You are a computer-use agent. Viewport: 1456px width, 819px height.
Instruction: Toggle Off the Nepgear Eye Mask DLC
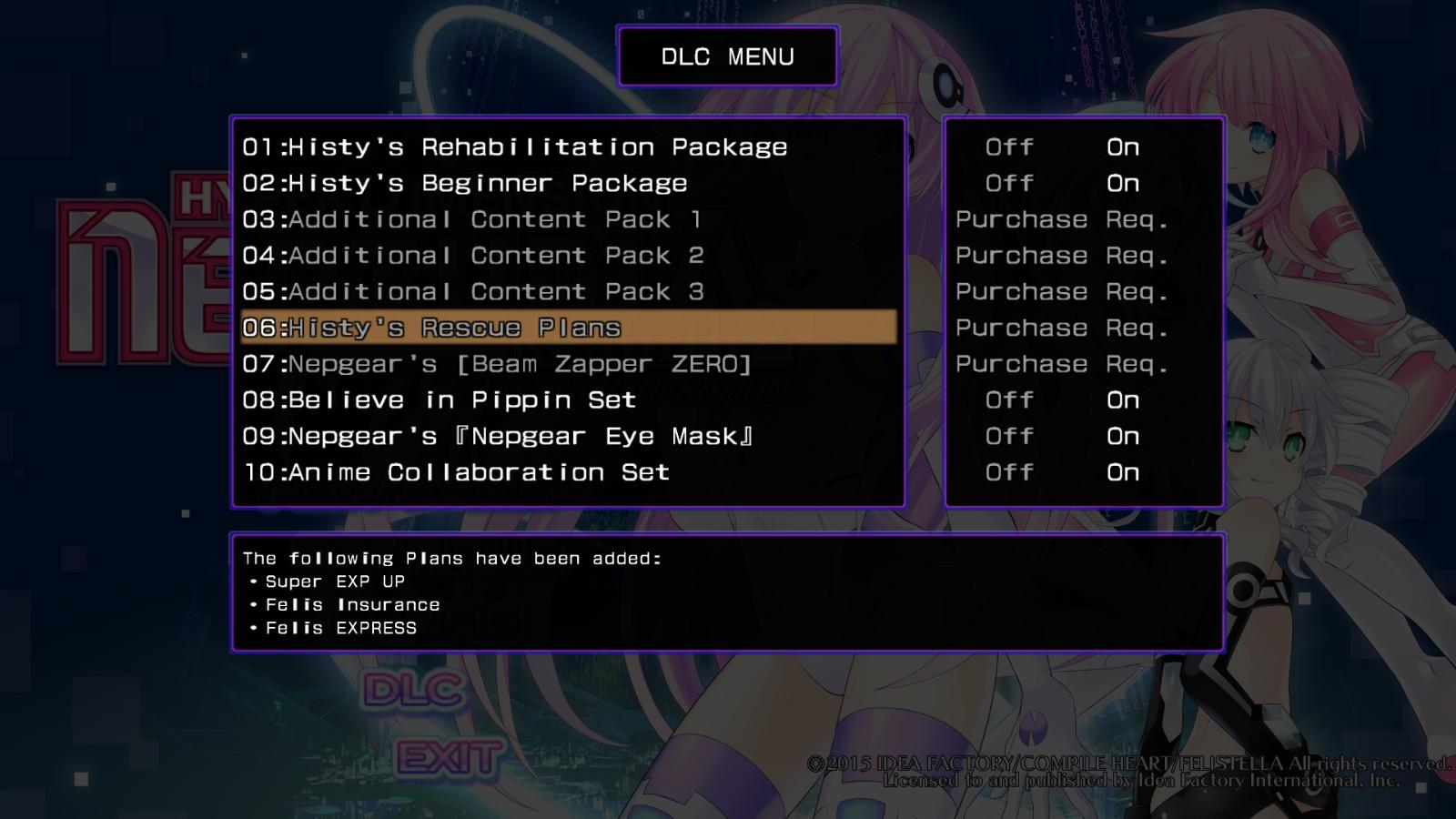pos(1009,436)
